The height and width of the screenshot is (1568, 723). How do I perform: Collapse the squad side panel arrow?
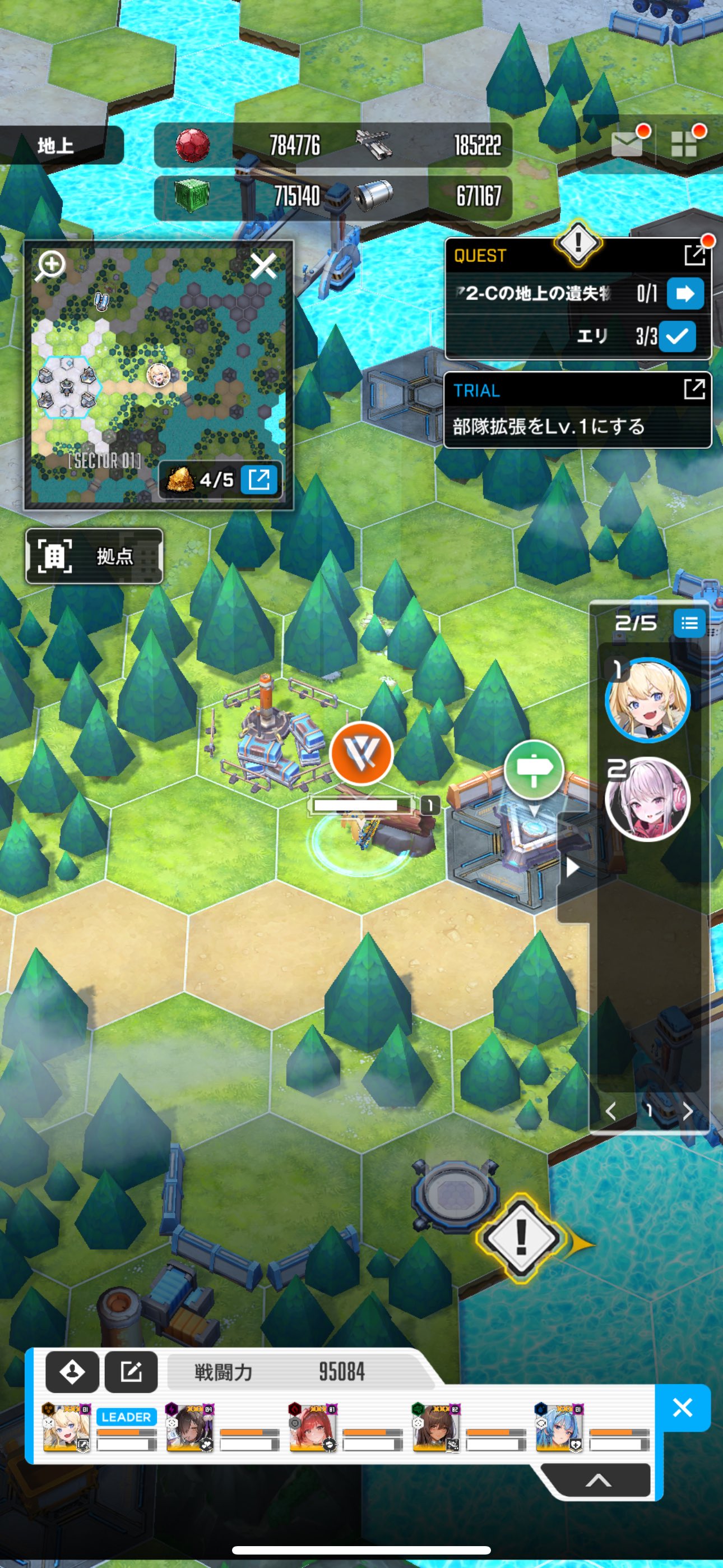[x=572, y=868]
